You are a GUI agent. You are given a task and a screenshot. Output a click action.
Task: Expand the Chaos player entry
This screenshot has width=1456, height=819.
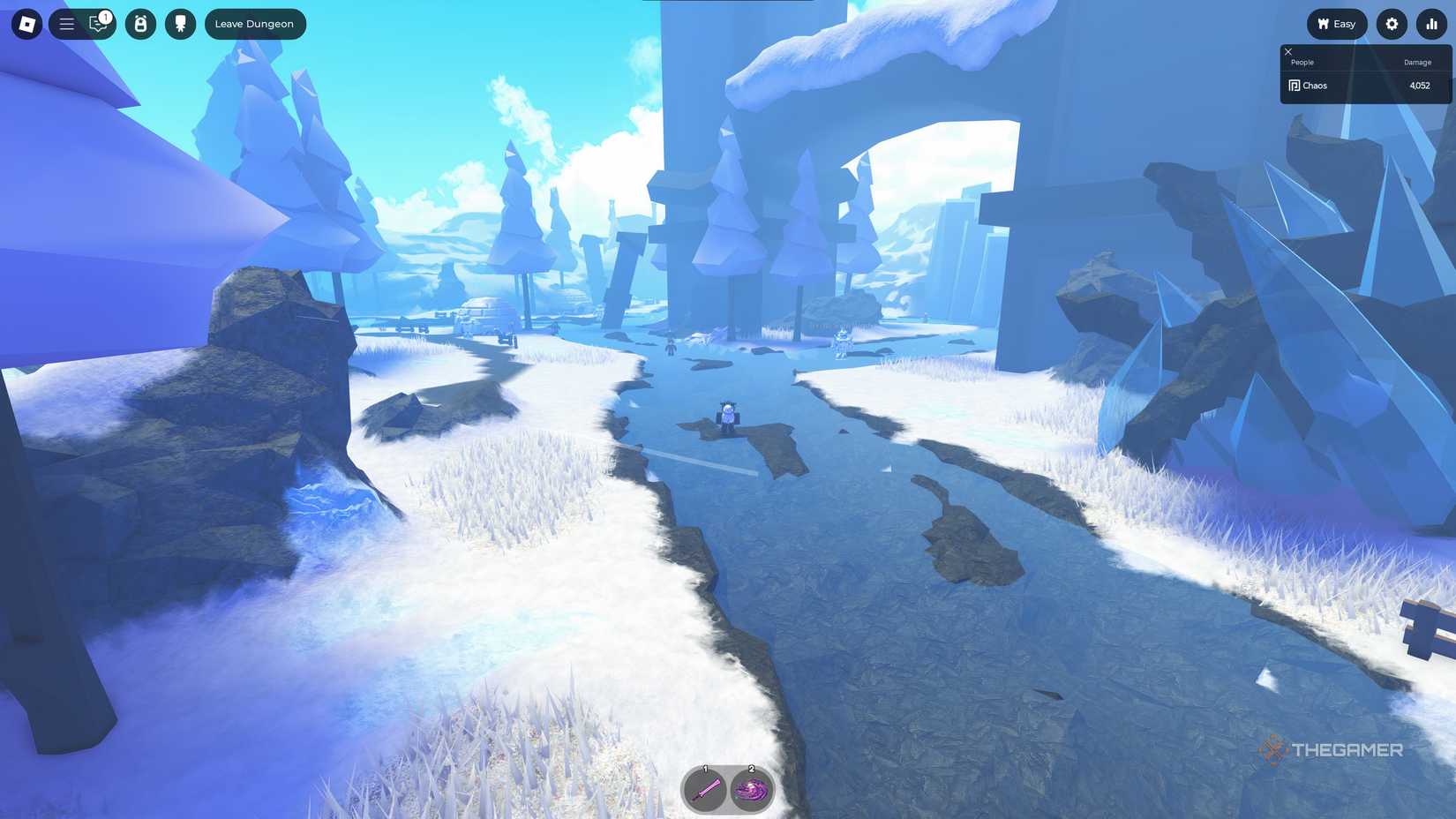coord(1314,85)
